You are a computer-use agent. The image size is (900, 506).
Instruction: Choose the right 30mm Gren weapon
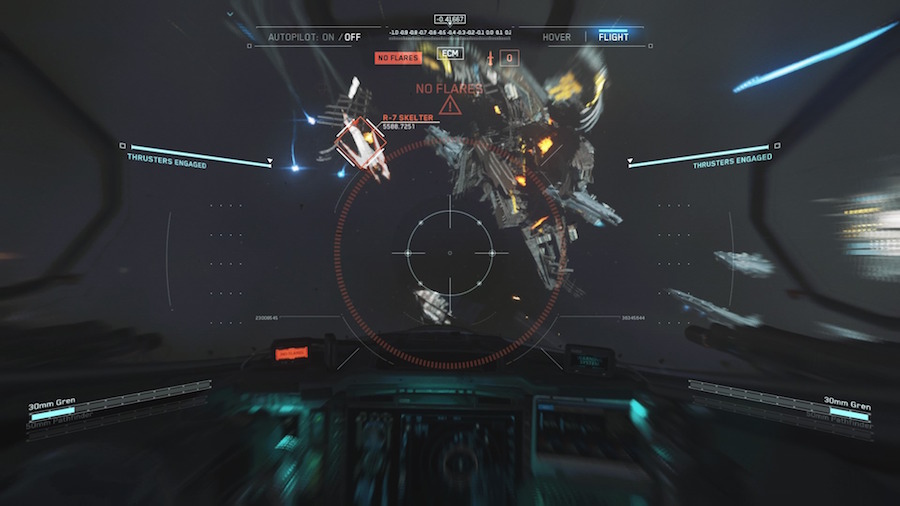847,401
